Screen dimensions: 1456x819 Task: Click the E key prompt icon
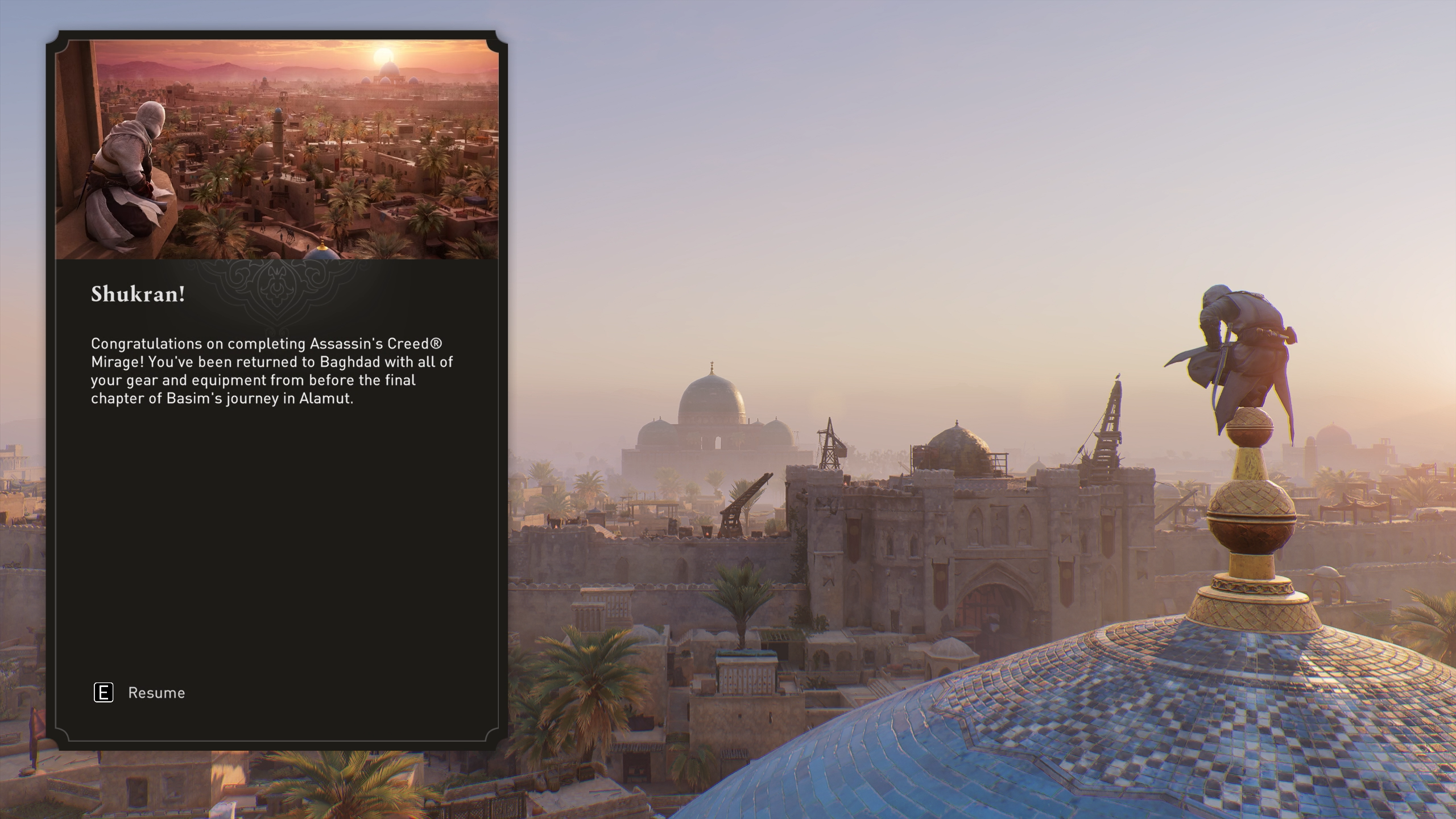tap(105, 693)
